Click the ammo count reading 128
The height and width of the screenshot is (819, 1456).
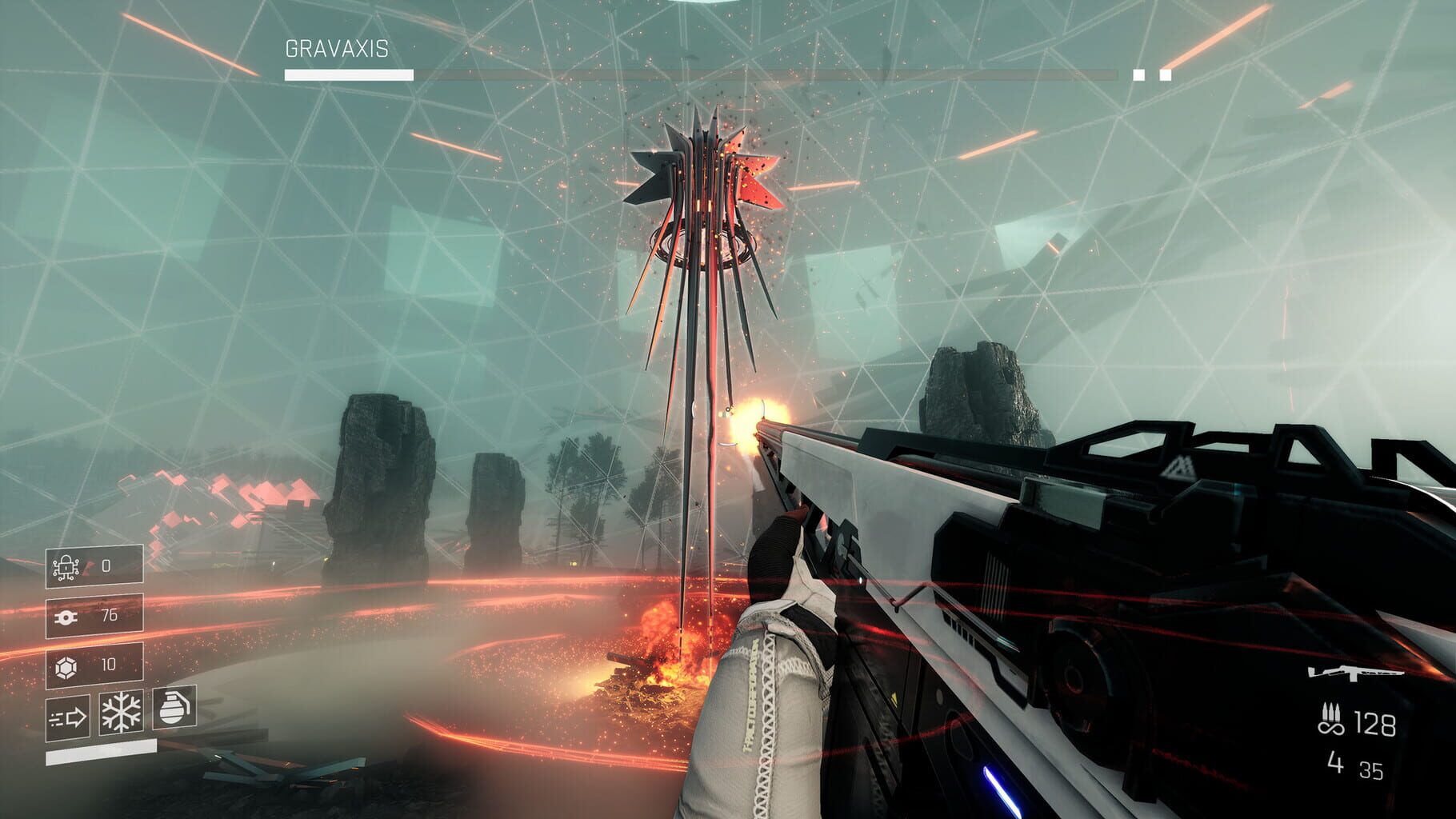(1374, 725)
